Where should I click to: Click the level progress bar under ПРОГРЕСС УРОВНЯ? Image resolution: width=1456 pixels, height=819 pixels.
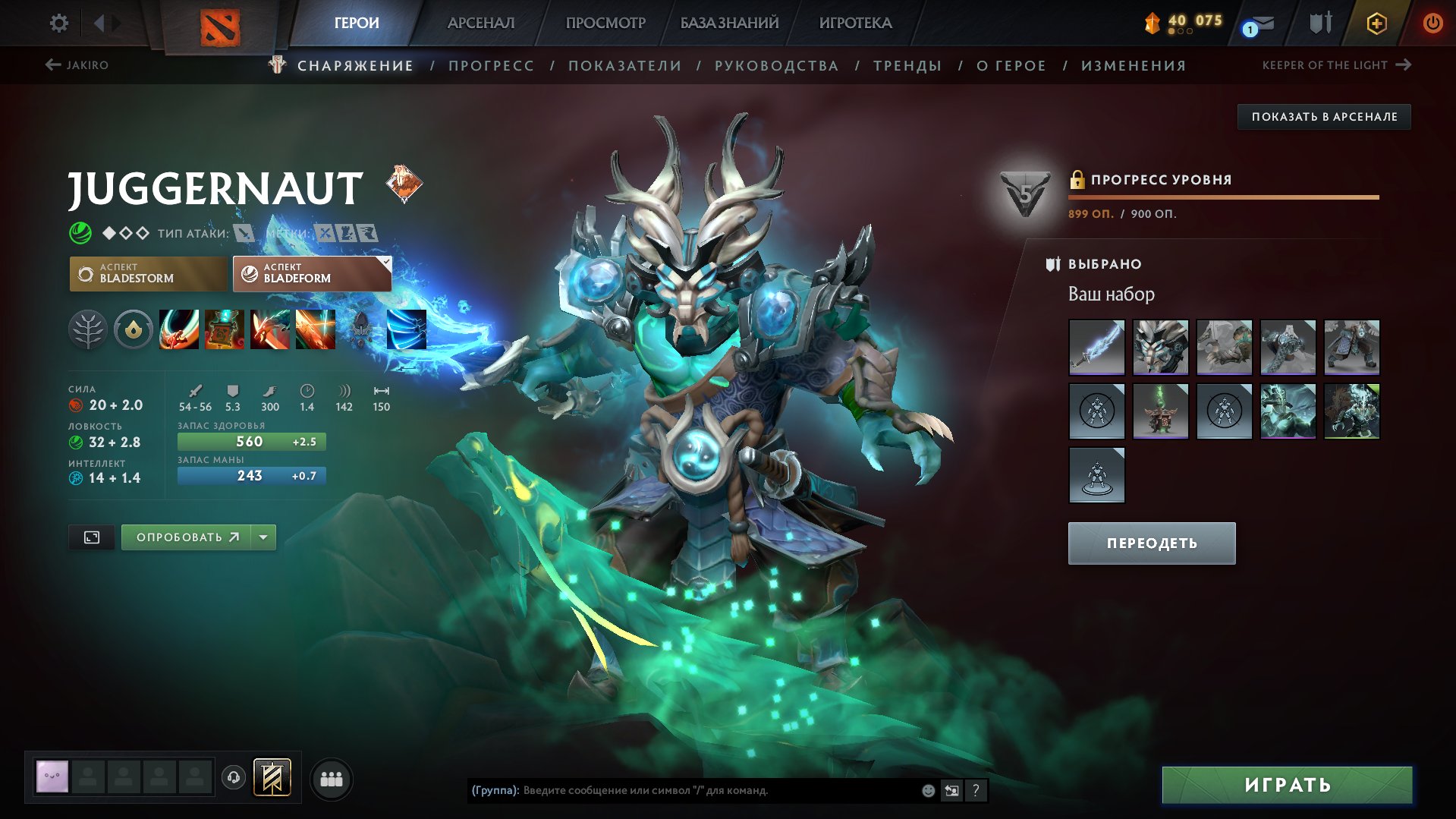point(1223,196)
